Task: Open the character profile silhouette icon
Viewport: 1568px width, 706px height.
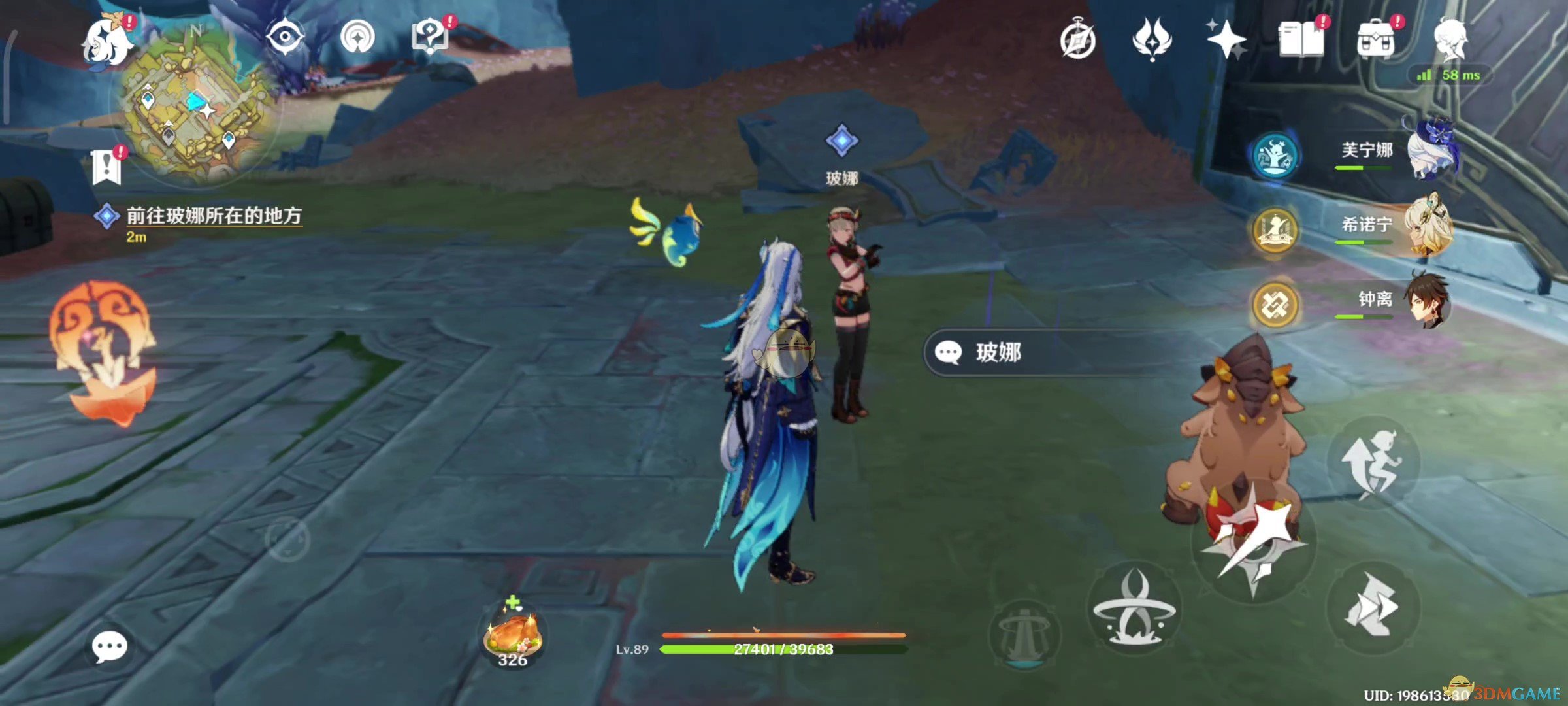Action: pyautogui.click(x=1450, y=39)
